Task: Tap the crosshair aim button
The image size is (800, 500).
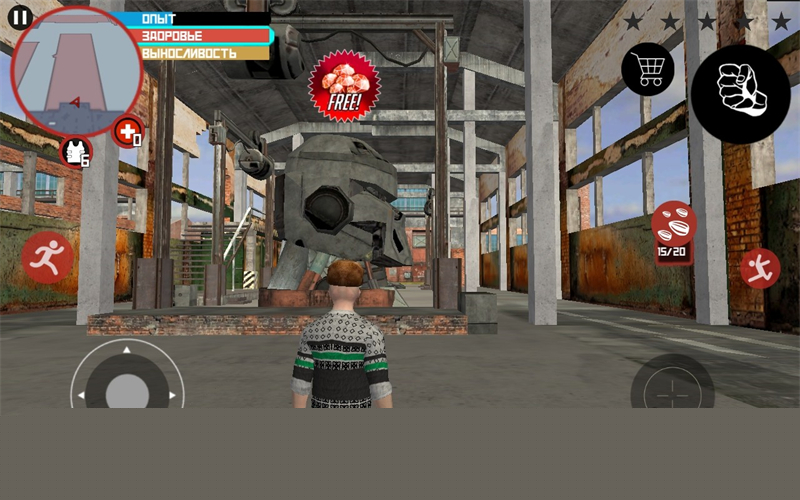Action: coord(672,388)
